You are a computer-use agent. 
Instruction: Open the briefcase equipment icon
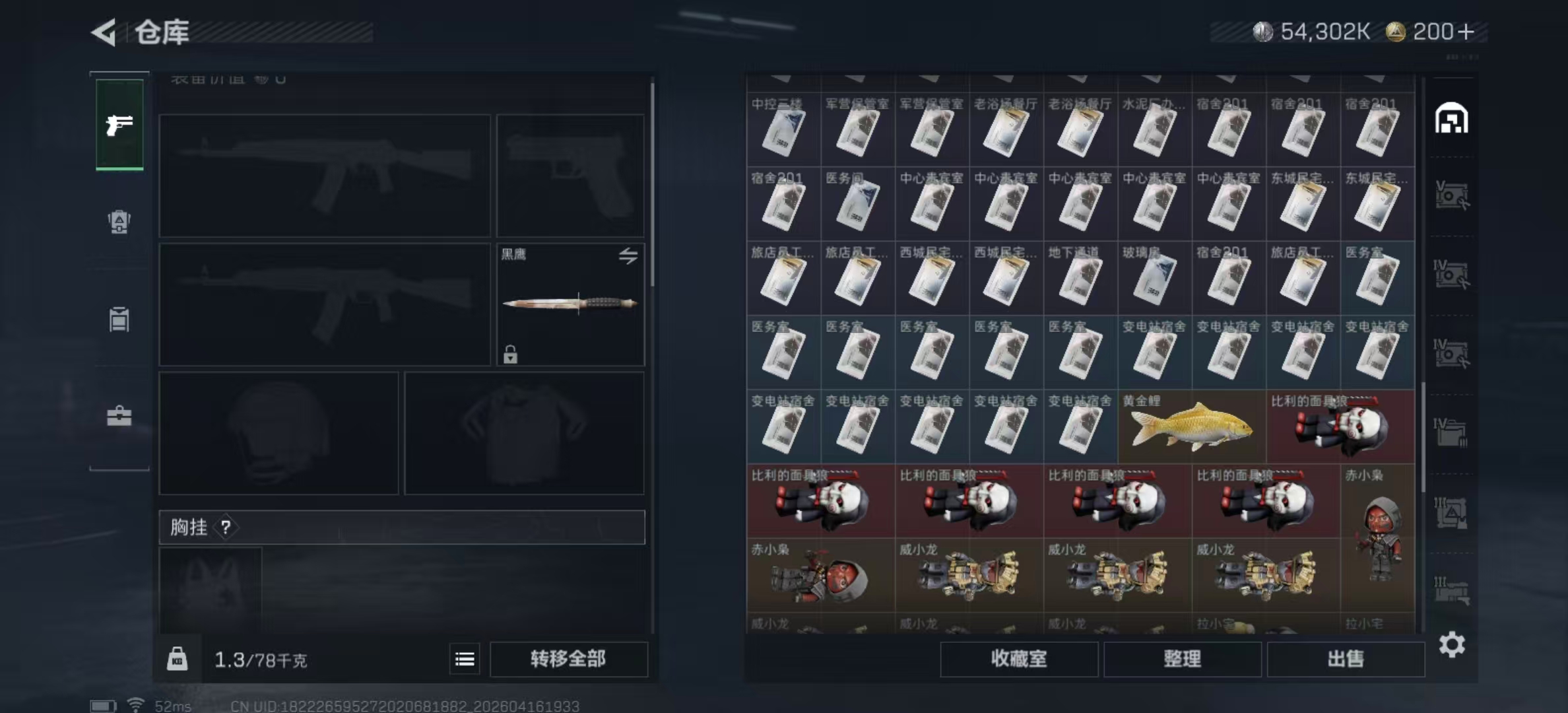coord(119,416)
